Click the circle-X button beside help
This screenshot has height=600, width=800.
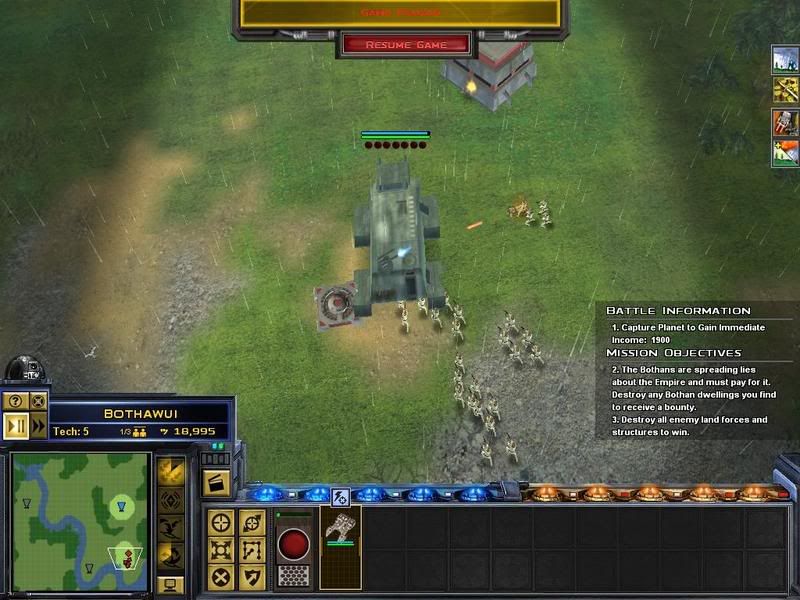point(39,401)
